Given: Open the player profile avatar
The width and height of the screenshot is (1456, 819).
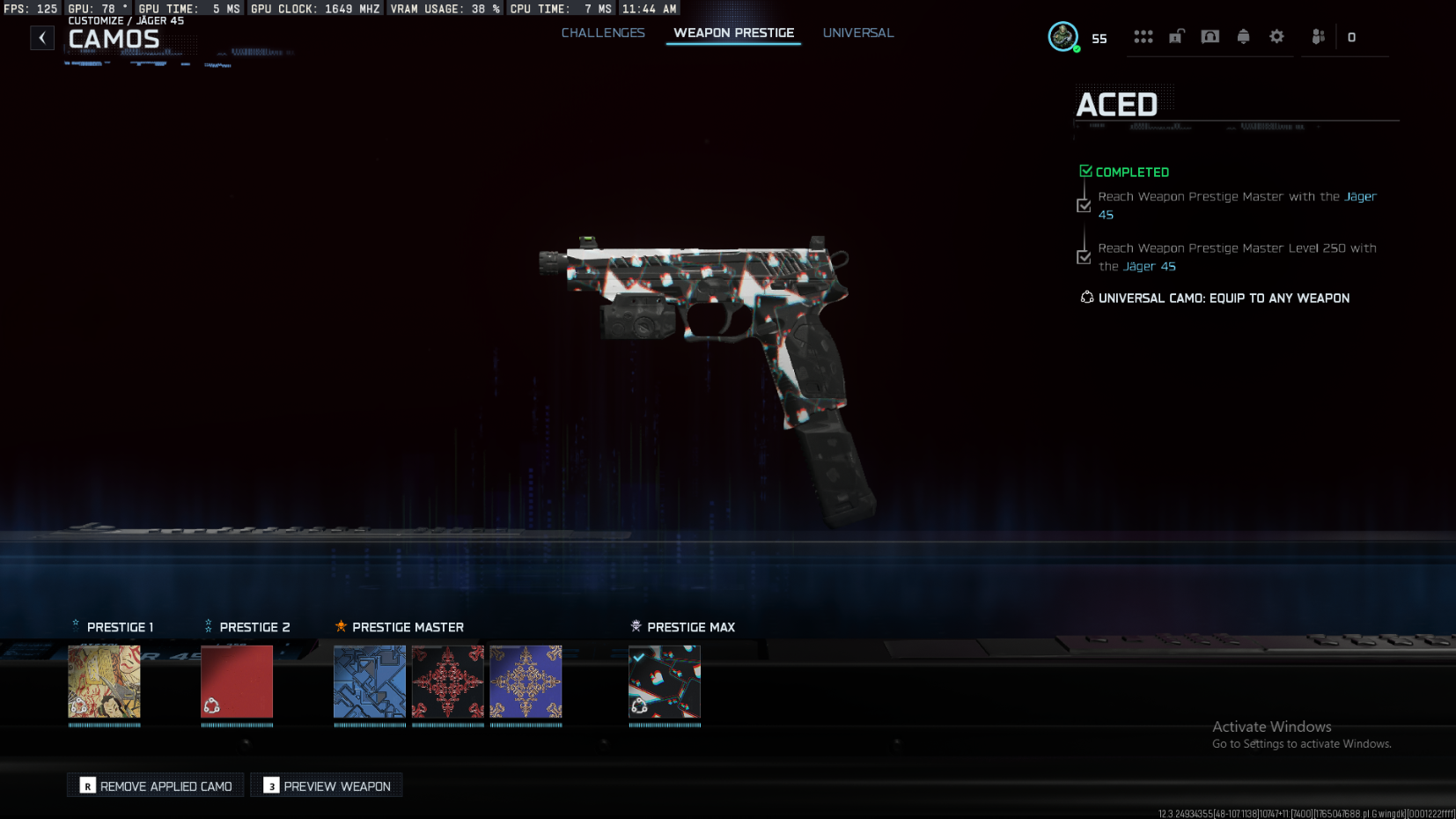Looking at the screenshot, I should coord(1063,37).
